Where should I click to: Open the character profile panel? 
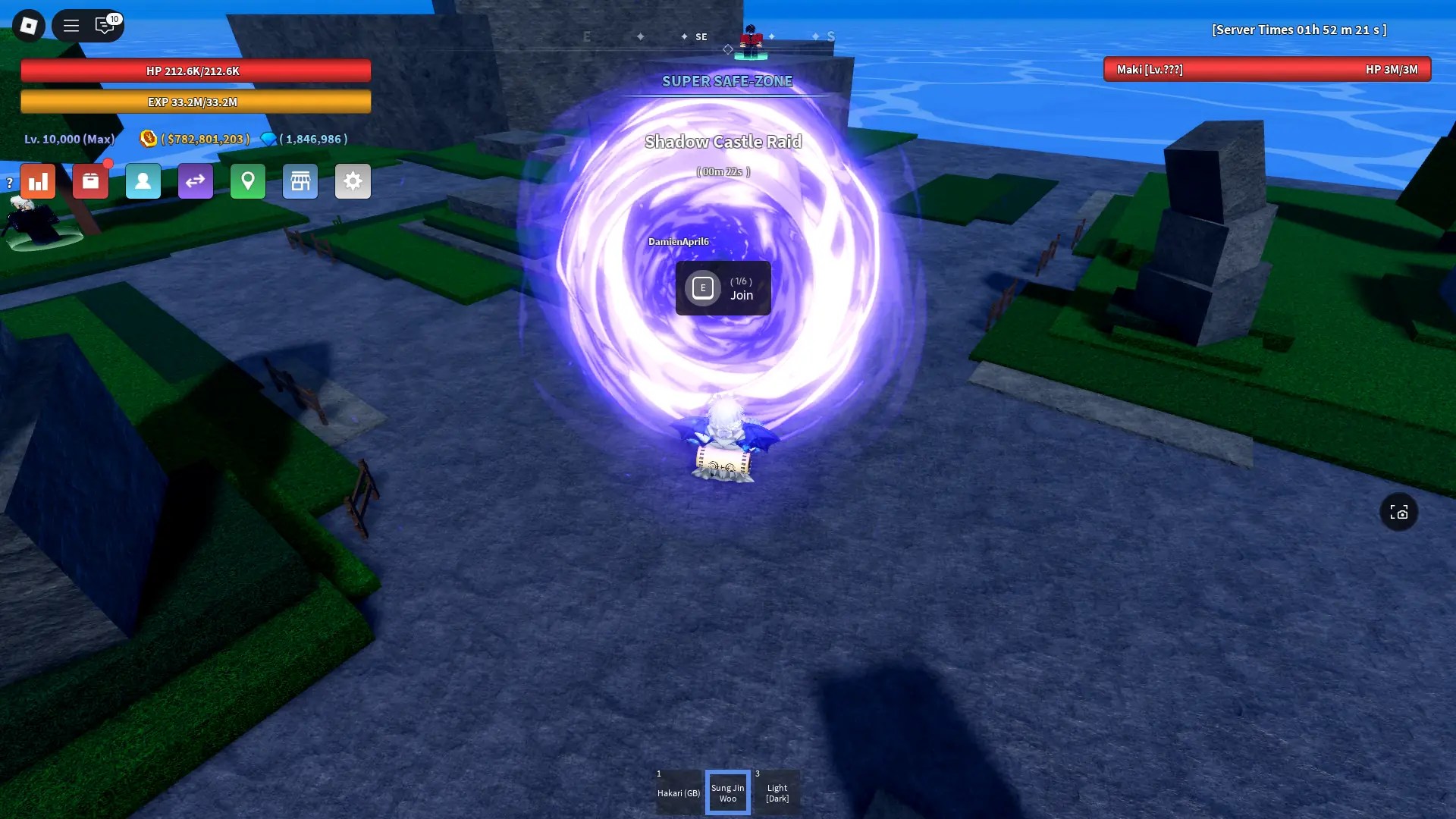click(143, 181)
